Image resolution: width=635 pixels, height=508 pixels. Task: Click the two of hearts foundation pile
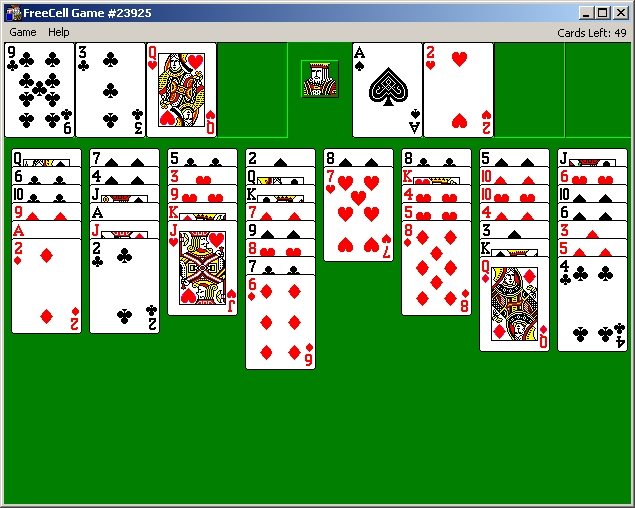click(458, 90)
